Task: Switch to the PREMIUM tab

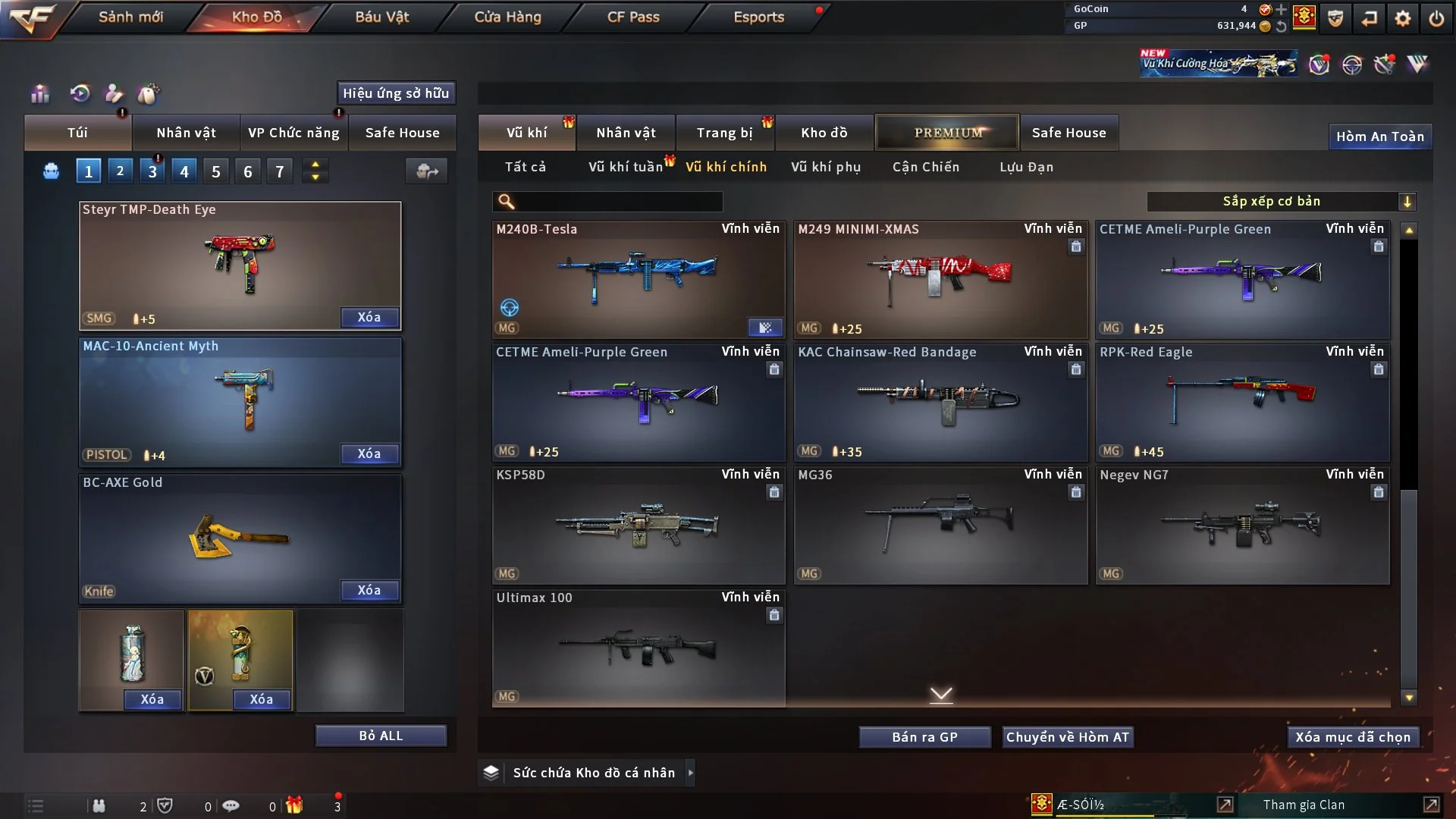Action: click(x=947, y=133)
